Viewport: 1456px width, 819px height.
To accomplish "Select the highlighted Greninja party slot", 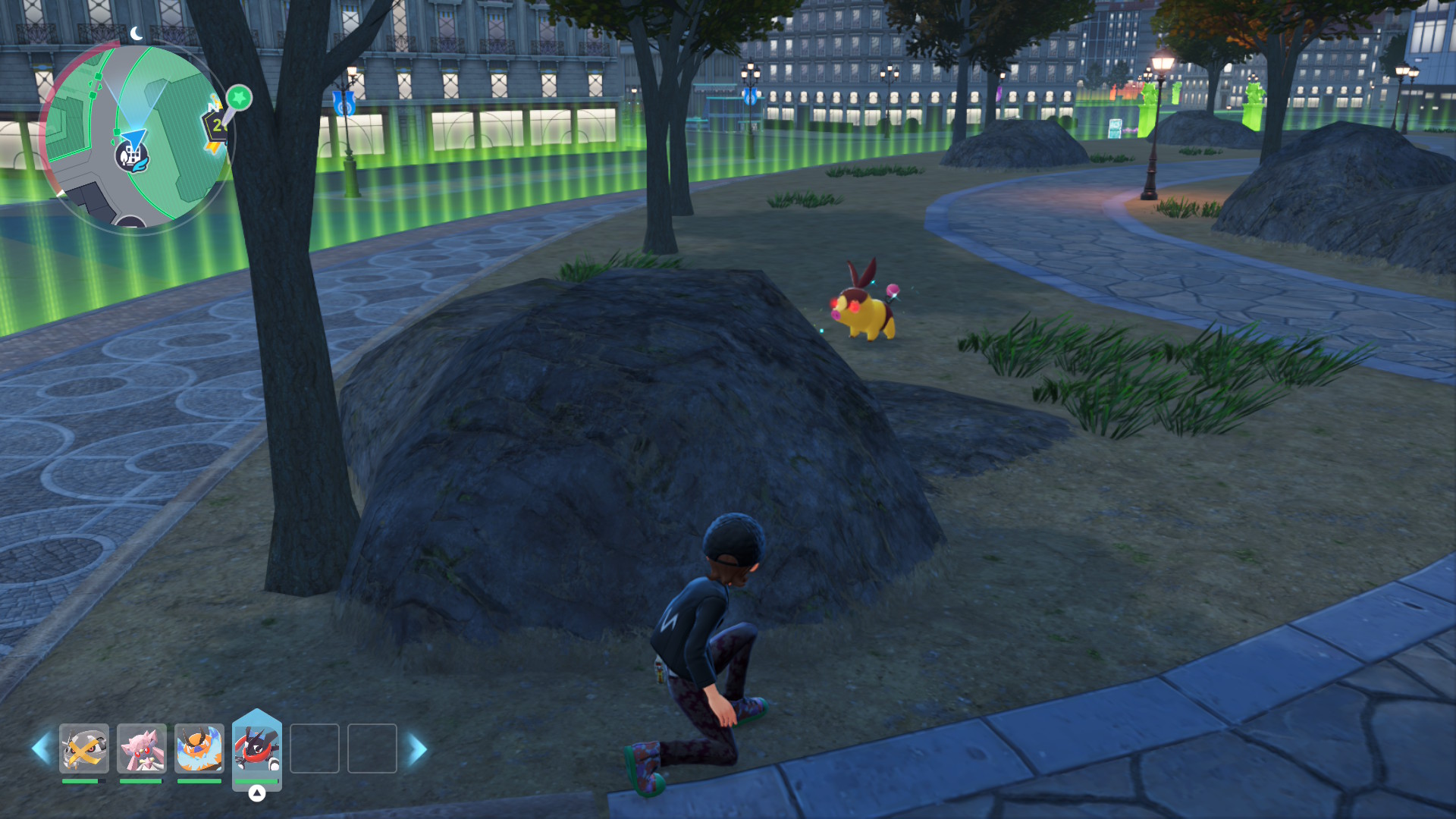I will click(x=257, y=748).
